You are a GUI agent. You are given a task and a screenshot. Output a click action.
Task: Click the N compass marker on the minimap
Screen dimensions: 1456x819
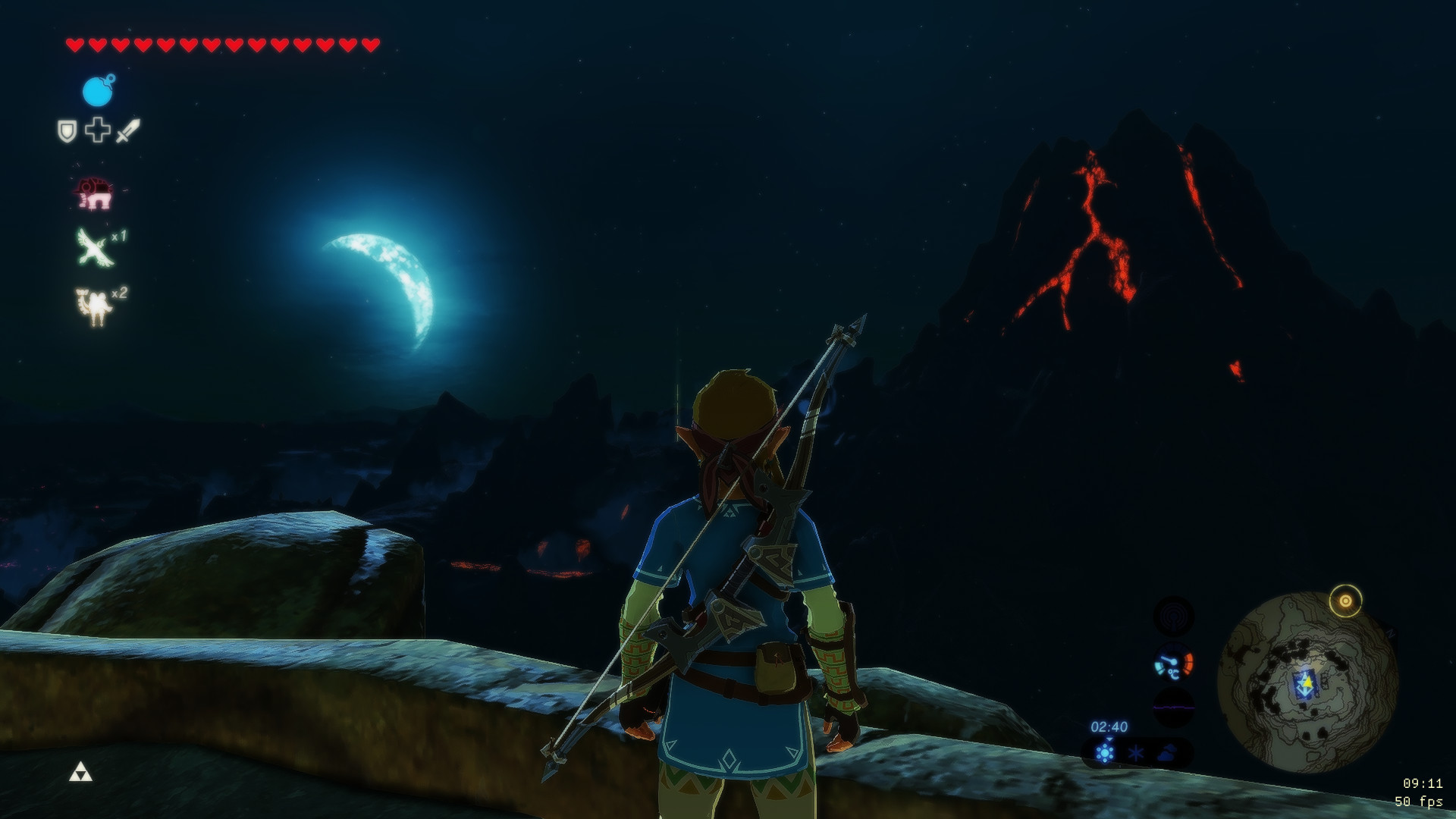1391,632
